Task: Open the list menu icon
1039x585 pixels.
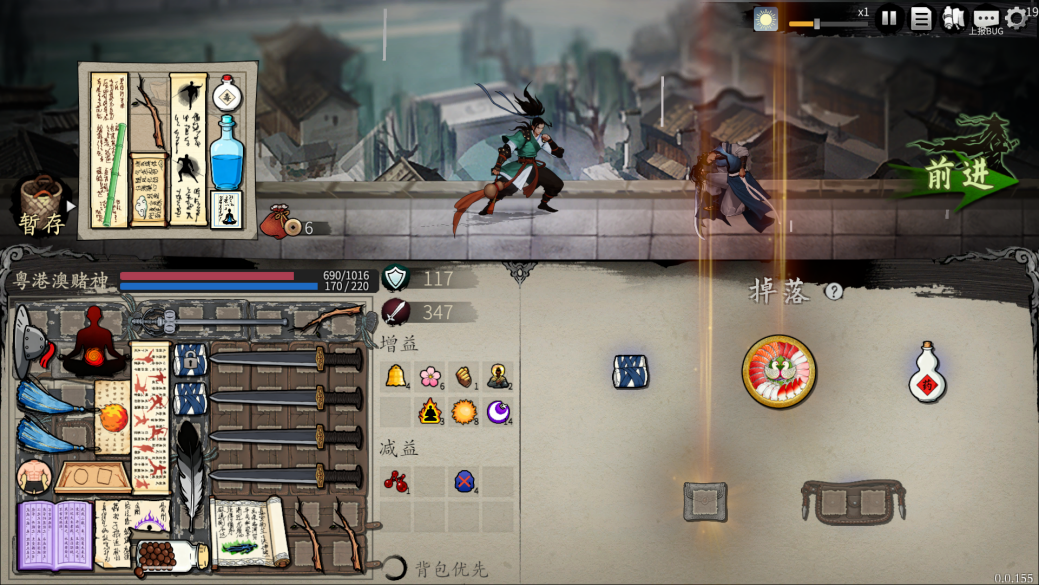Action: tap(921, 18)
